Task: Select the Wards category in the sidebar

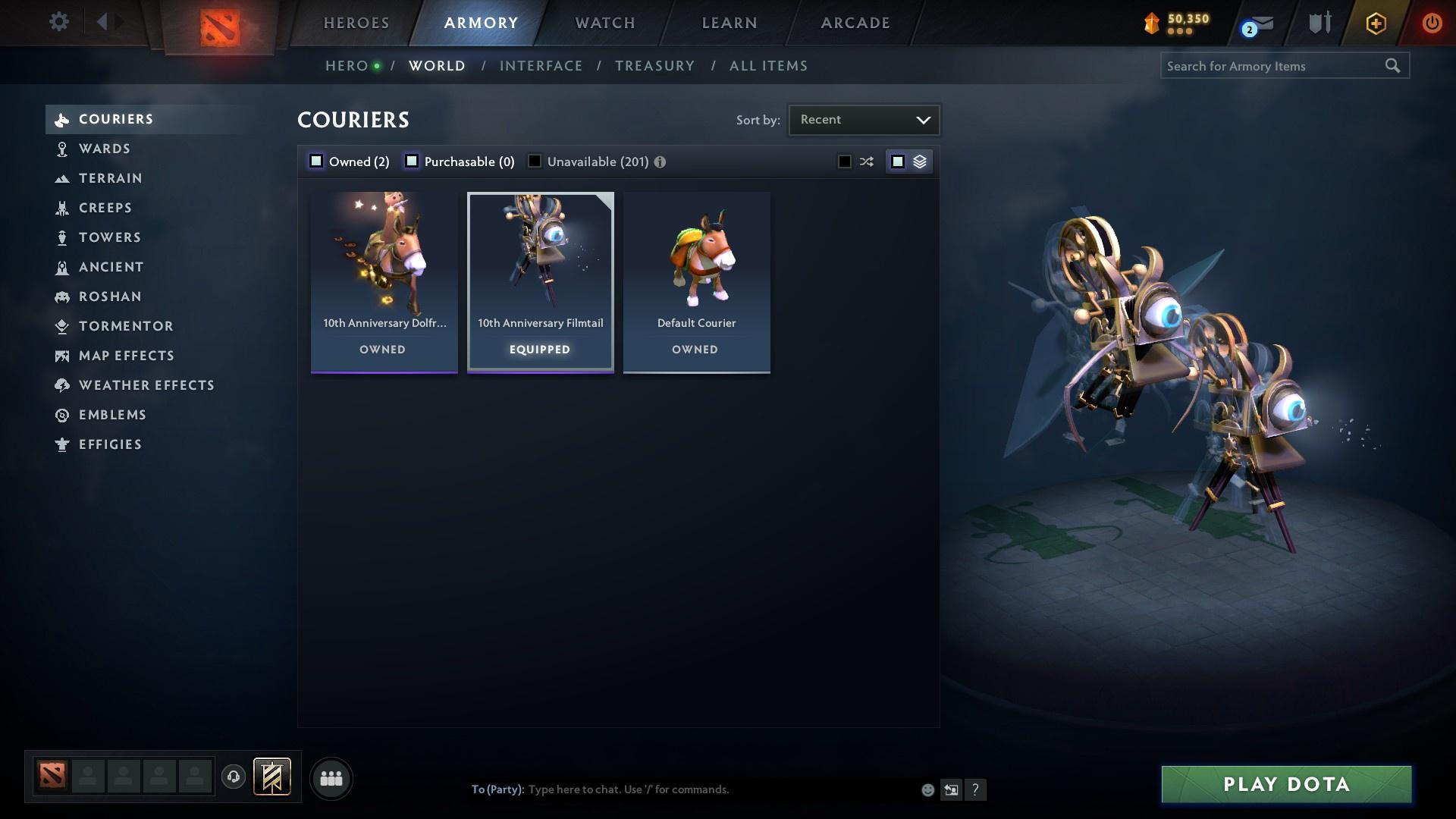Action: [104, 149]
